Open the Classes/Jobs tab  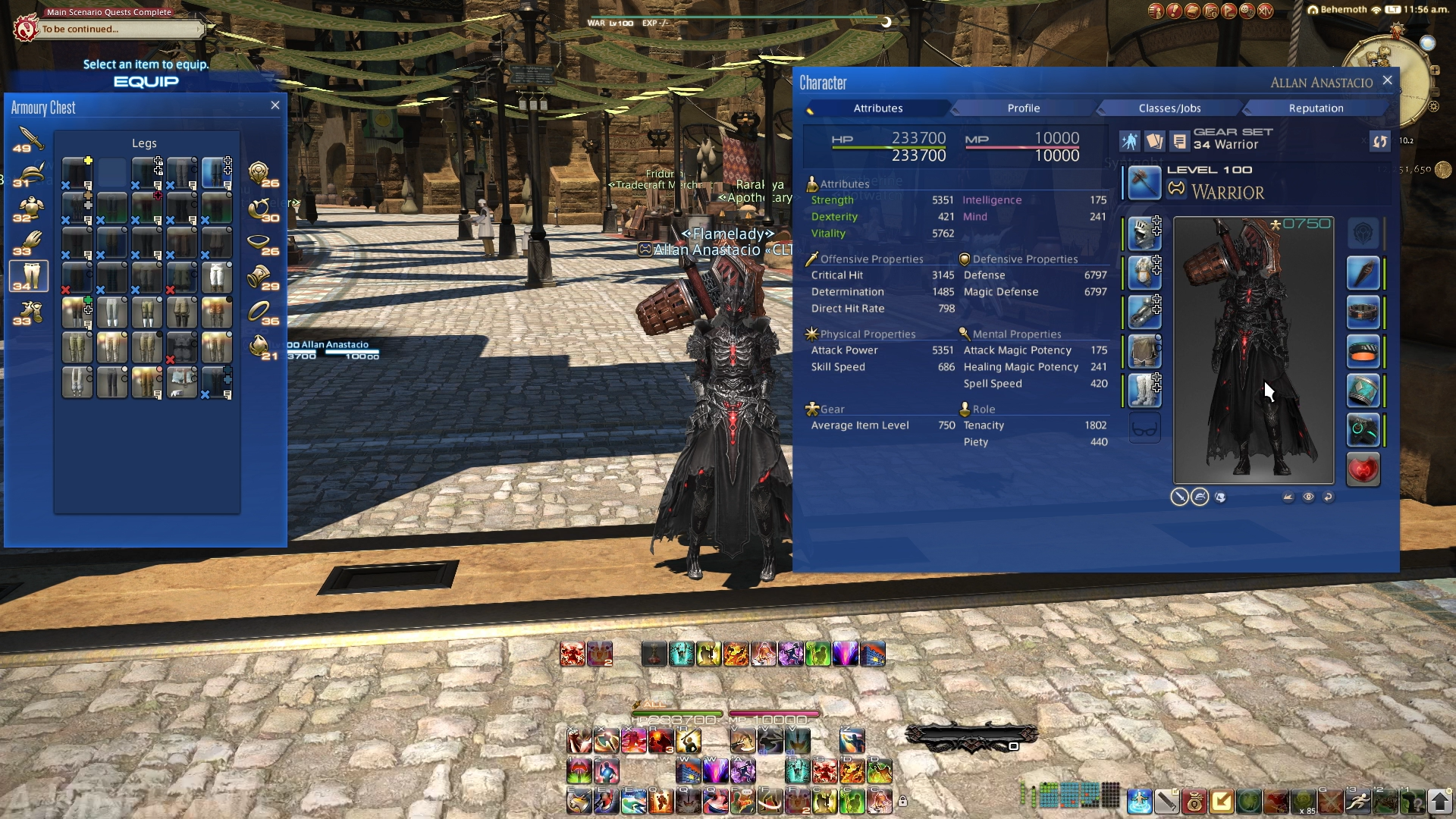[x=1169, y=108]
